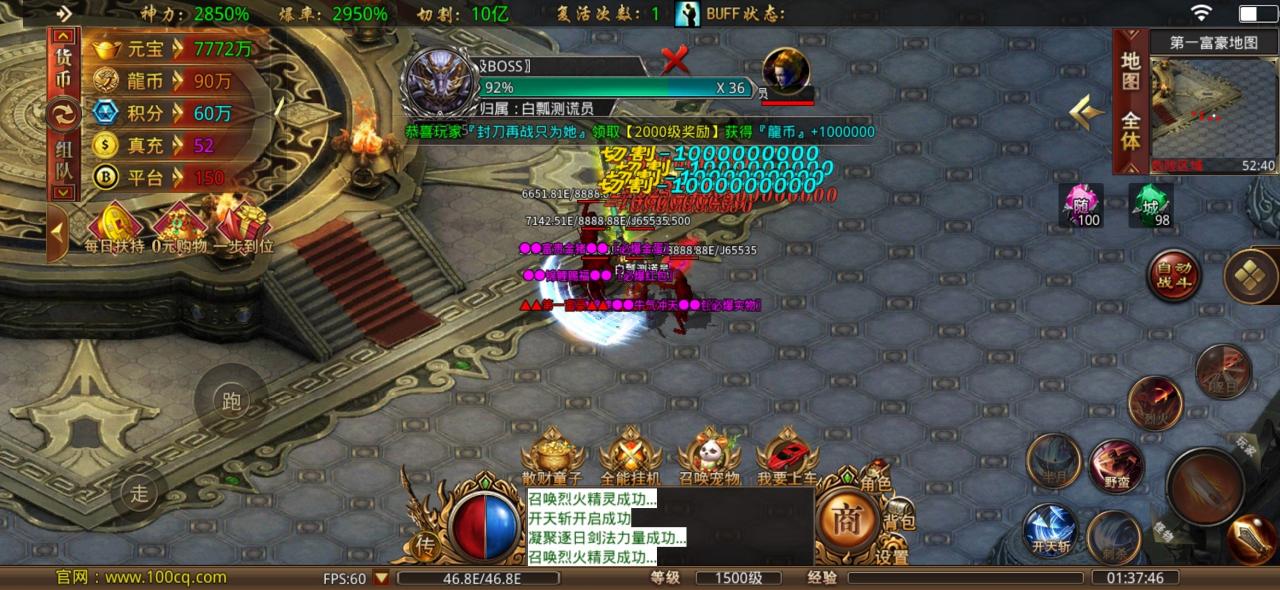
Task: Cast the 开天斩 skill
Action: [1050, 529]
